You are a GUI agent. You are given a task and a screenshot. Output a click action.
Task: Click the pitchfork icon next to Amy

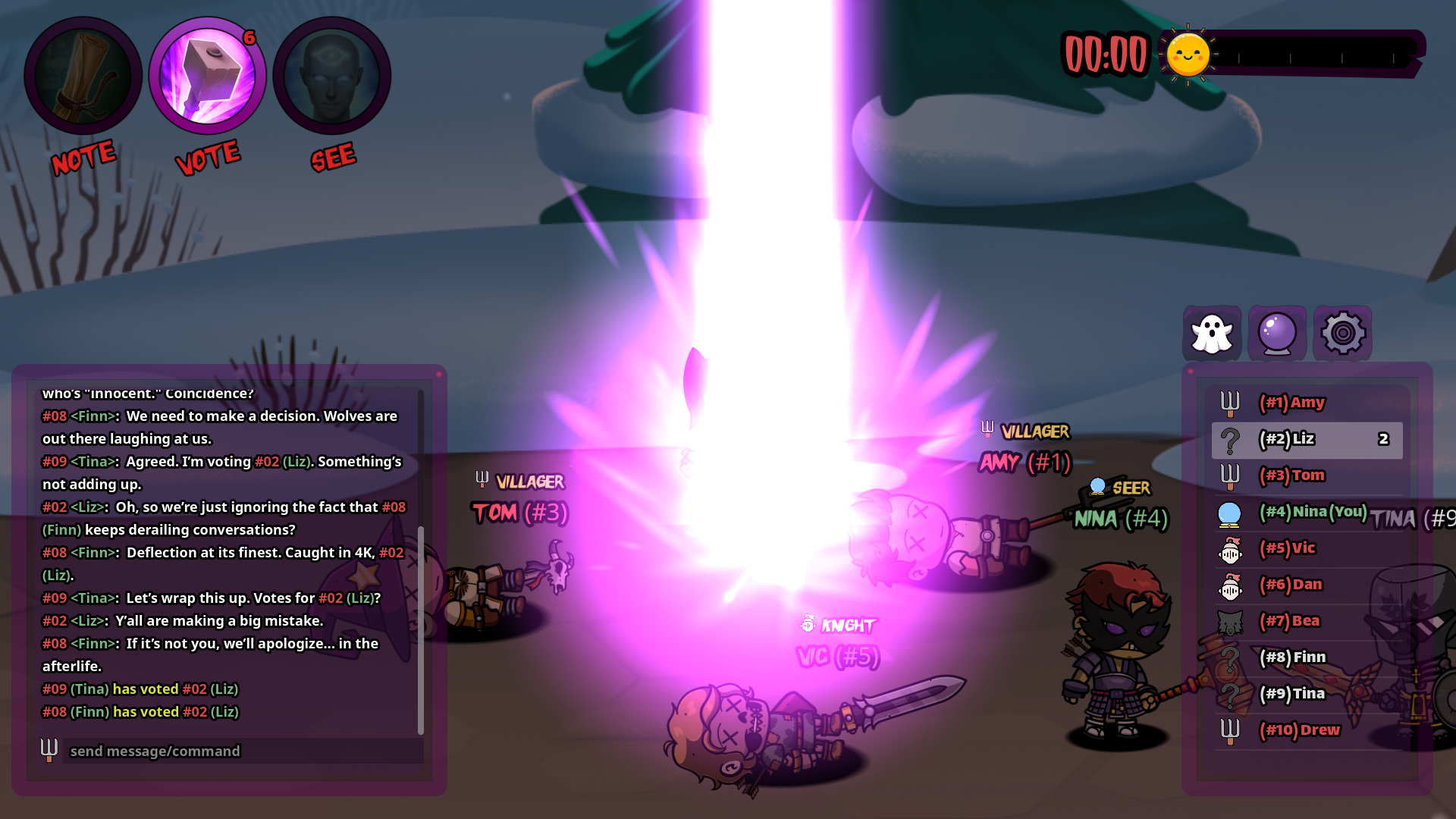click(1231, 403)
